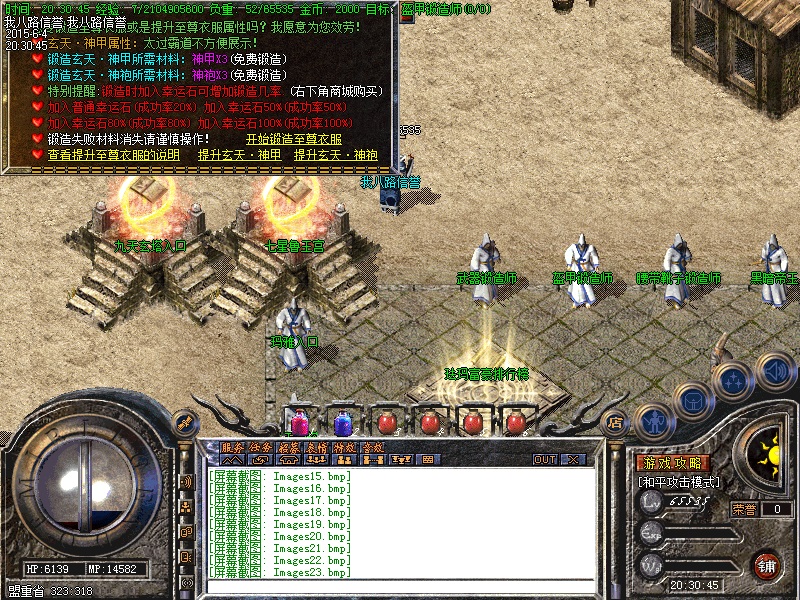Open the skills stars icon
Viewport: 800px width, 600px height.
tap(733, 381)
